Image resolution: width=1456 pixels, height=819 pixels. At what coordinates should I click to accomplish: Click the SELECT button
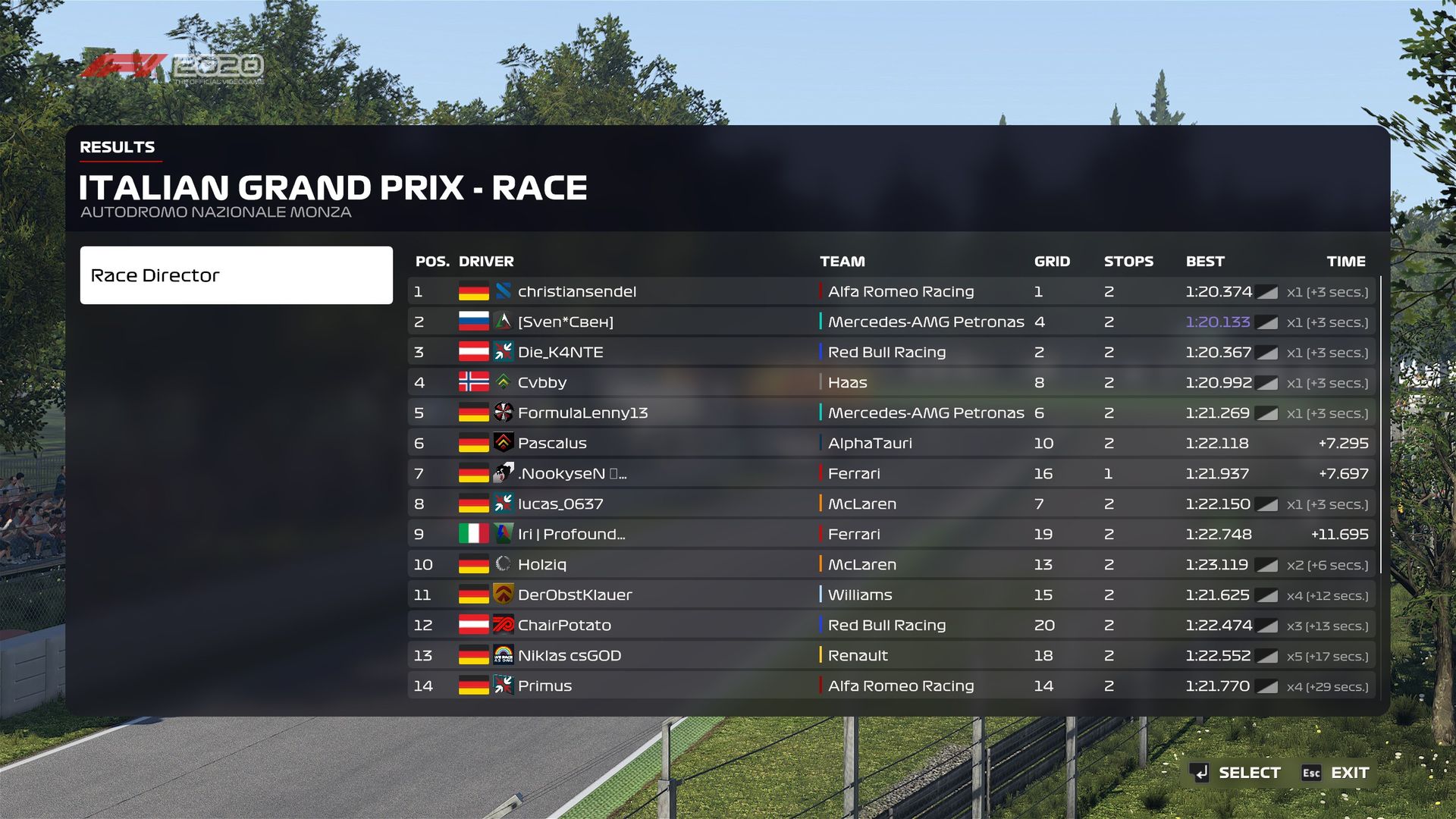click(1236, 773)
